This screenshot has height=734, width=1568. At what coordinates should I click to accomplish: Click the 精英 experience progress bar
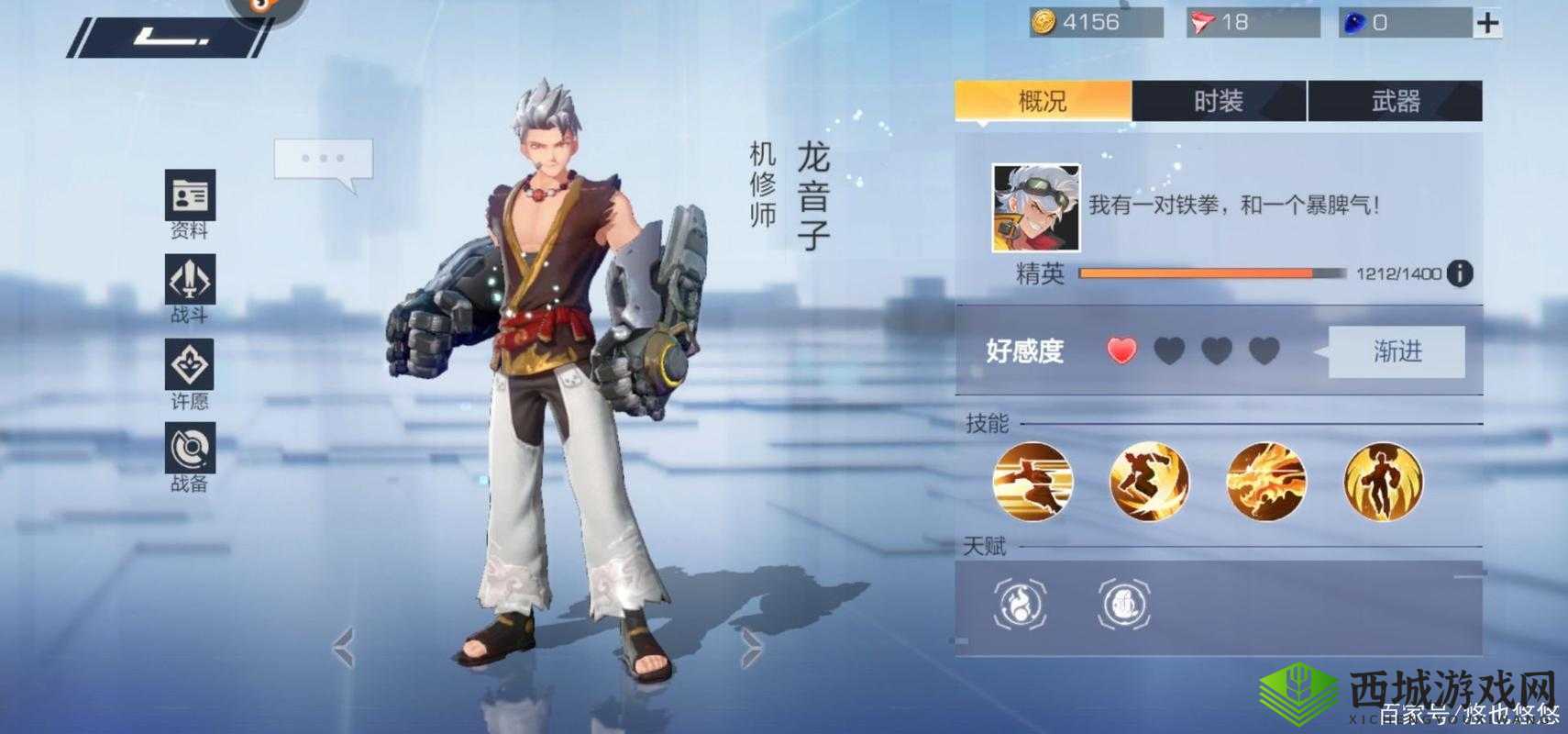1210,272
